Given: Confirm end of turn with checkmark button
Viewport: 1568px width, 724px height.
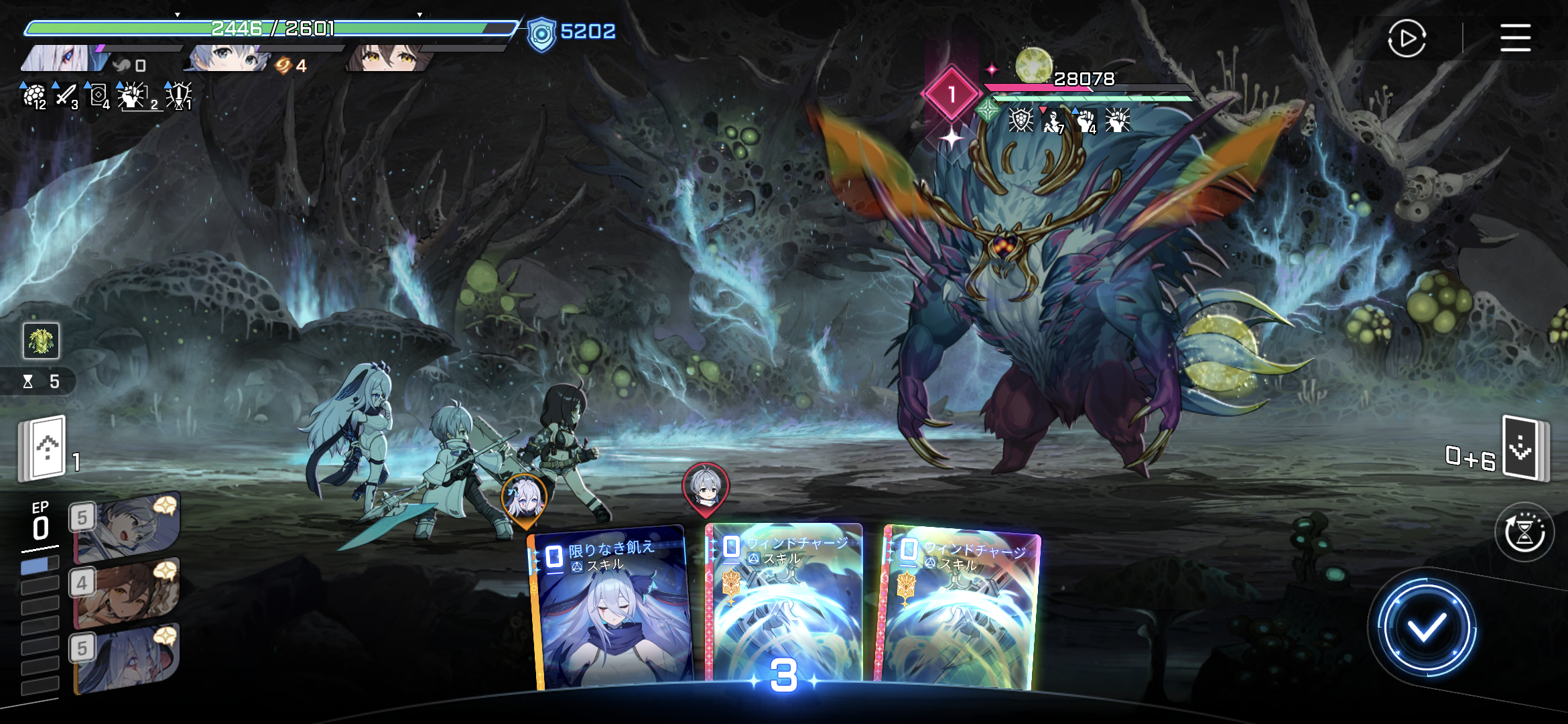Looking at the screenshot, I should click(1426, 628).
